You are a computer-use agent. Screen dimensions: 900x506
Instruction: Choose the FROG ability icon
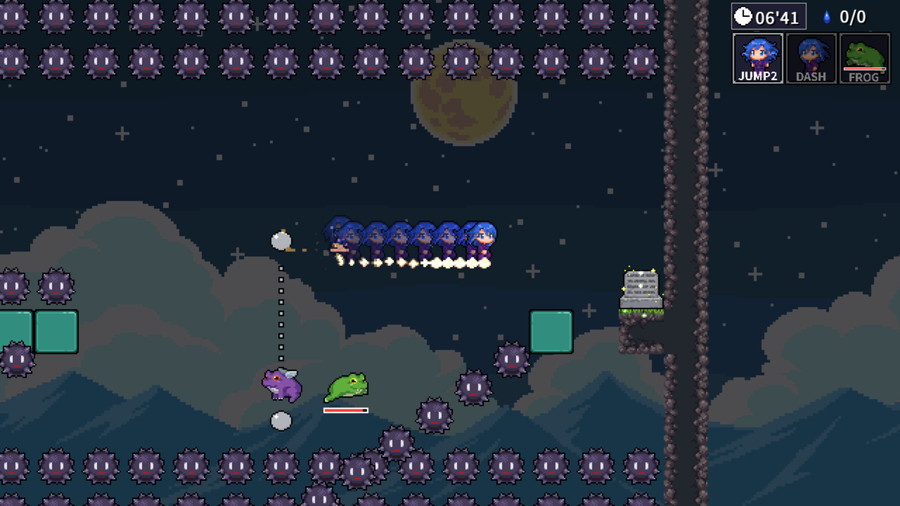[864, 58]
